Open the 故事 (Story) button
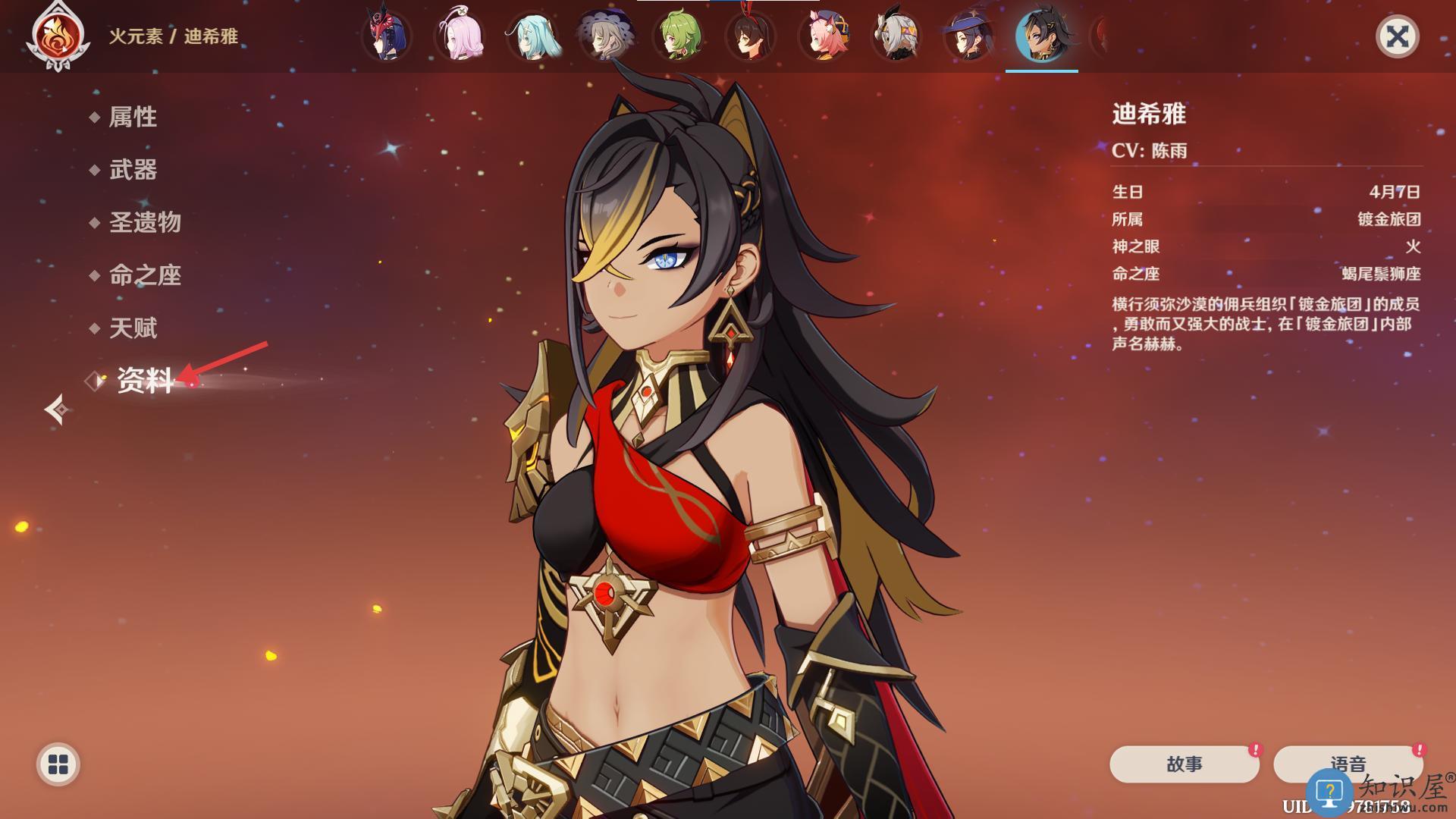 tap(1184, 764)
